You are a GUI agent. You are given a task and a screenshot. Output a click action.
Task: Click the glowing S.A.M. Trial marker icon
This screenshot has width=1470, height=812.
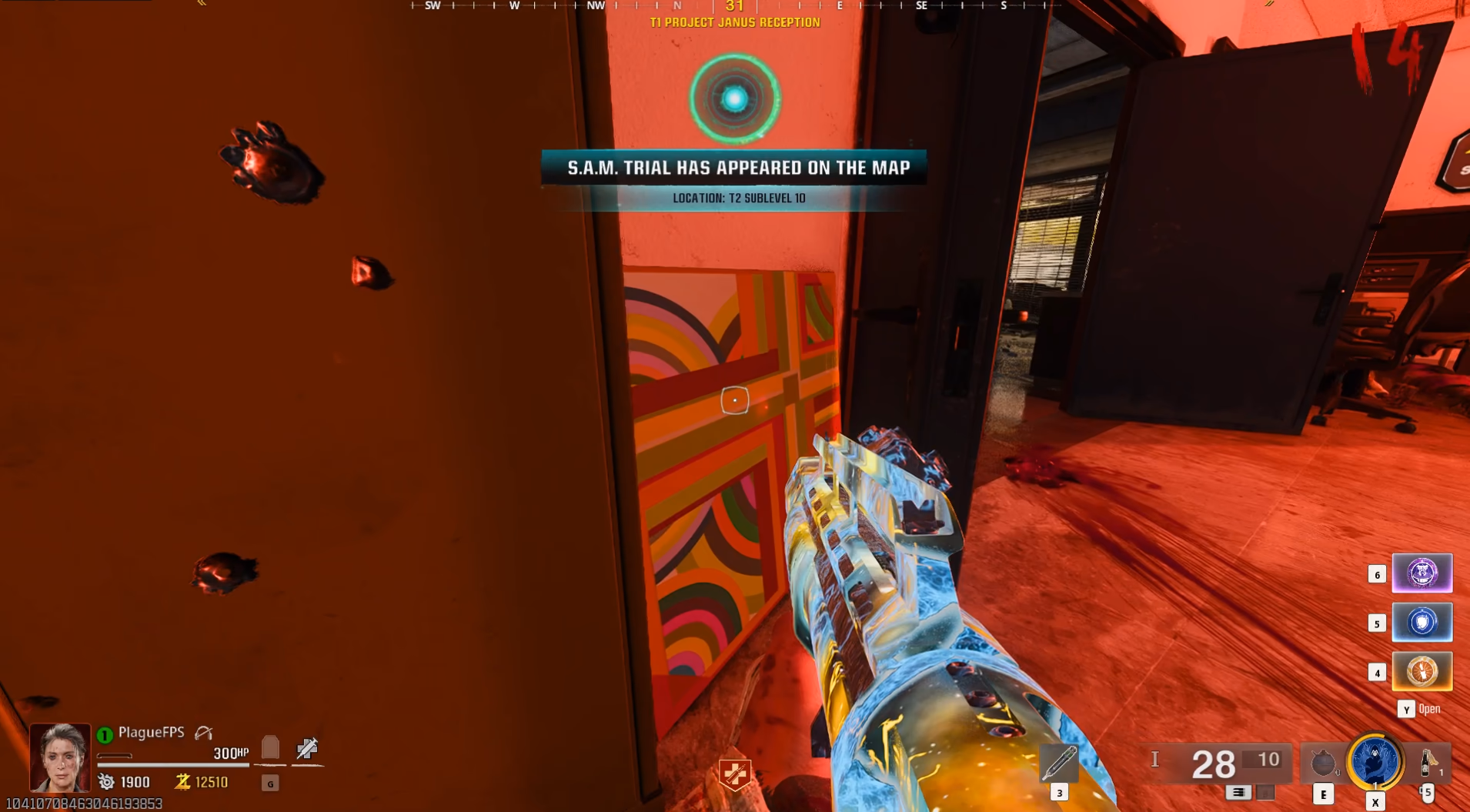pyautogui.click(x=734, y=99)
